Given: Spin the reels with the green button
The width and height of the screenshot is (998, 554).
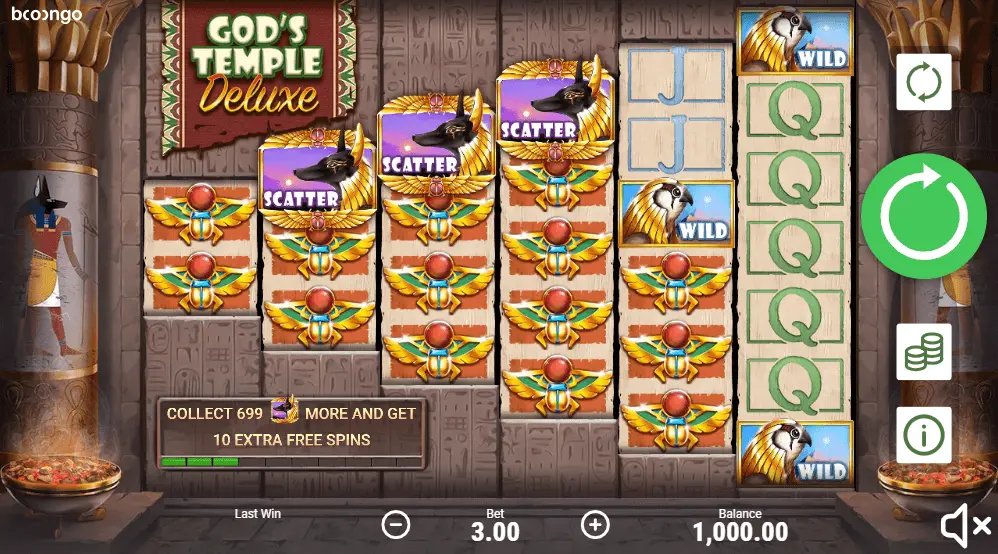Looking at the screenshot, I should pyautogui.click(x=923, y=217).
